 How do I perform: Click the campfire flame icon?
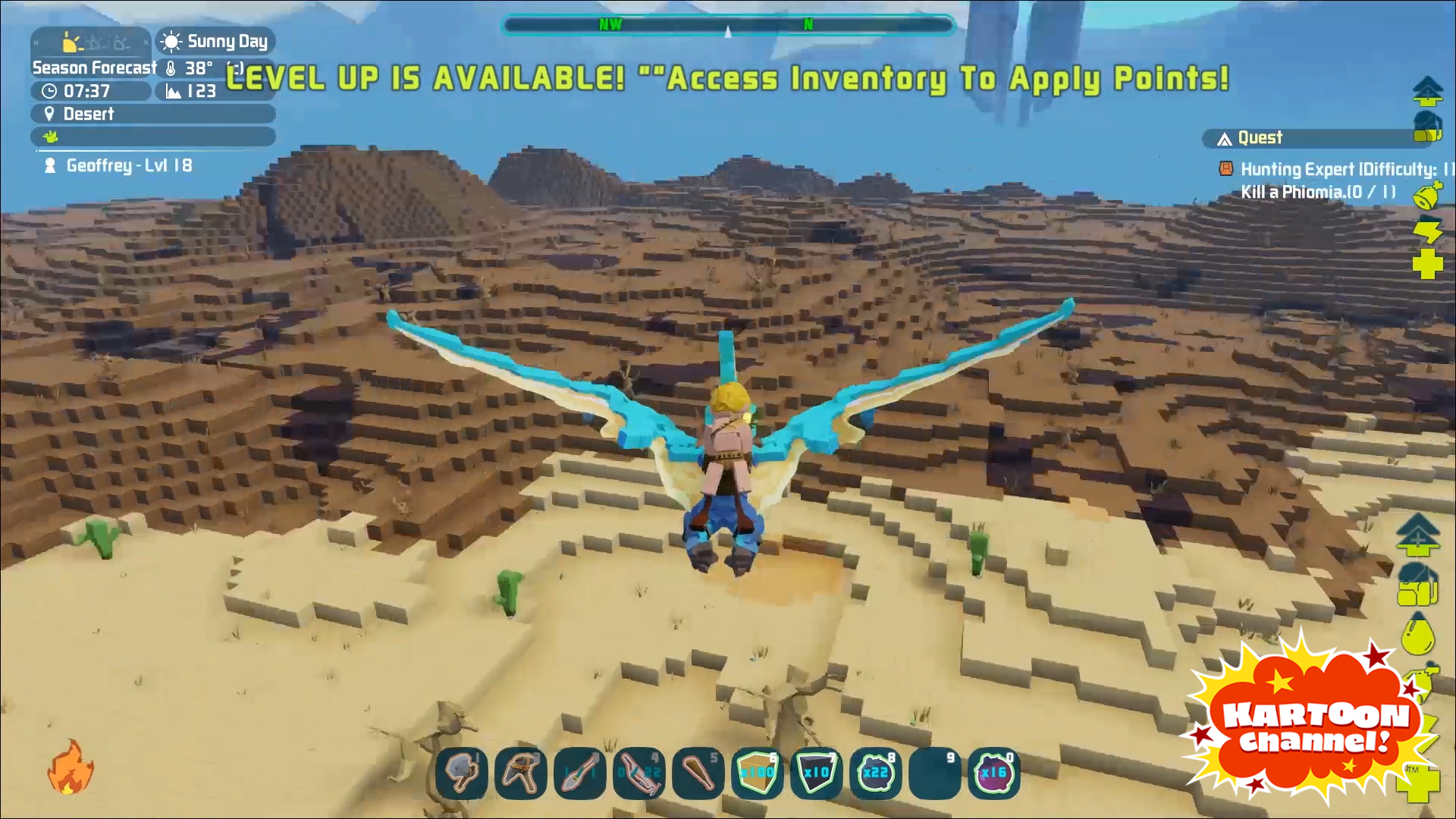pyautogui.click(x=71, y=767)
